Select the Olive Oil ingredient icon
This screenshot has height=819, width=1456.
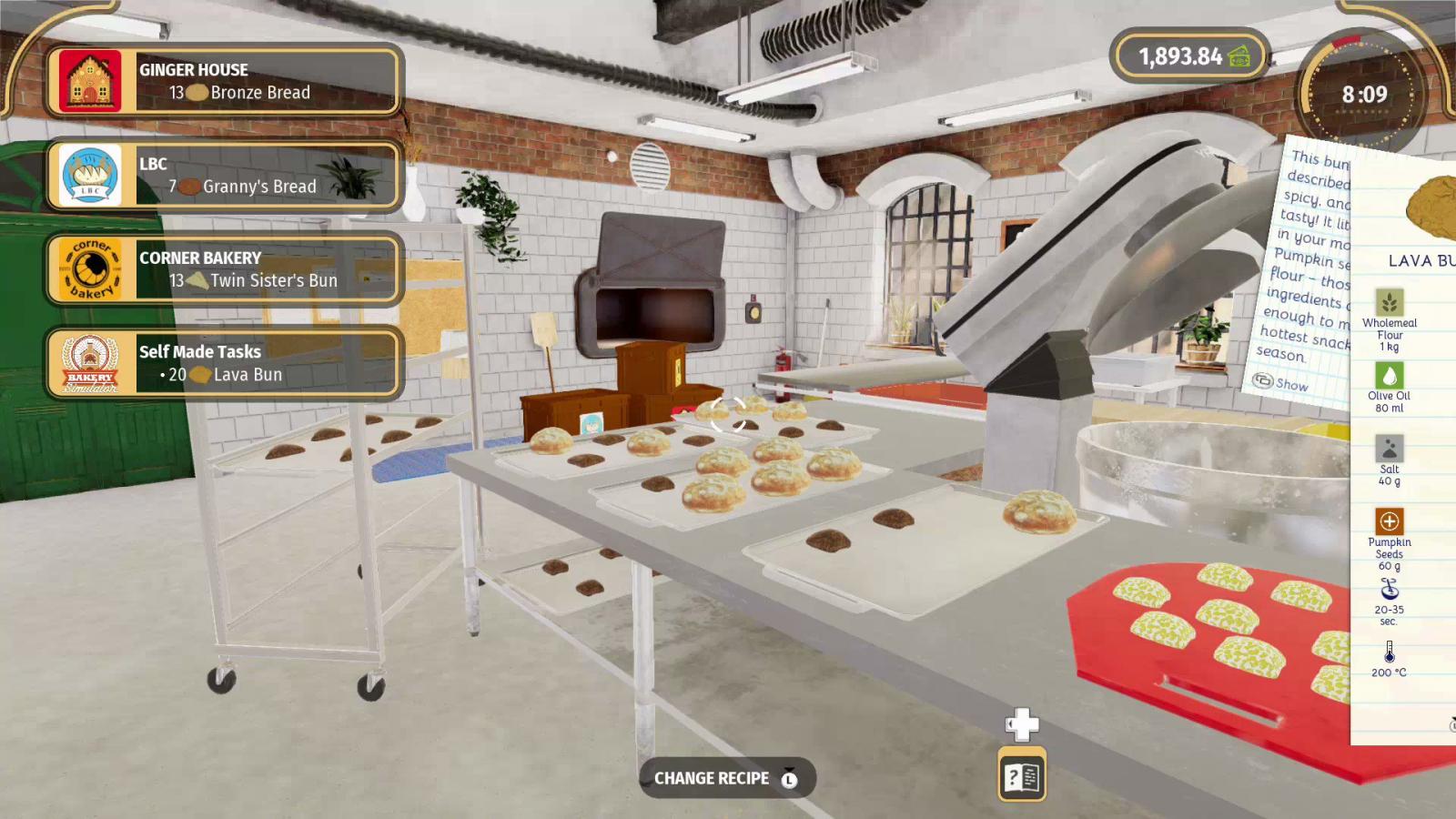[x=1389, y=375]
